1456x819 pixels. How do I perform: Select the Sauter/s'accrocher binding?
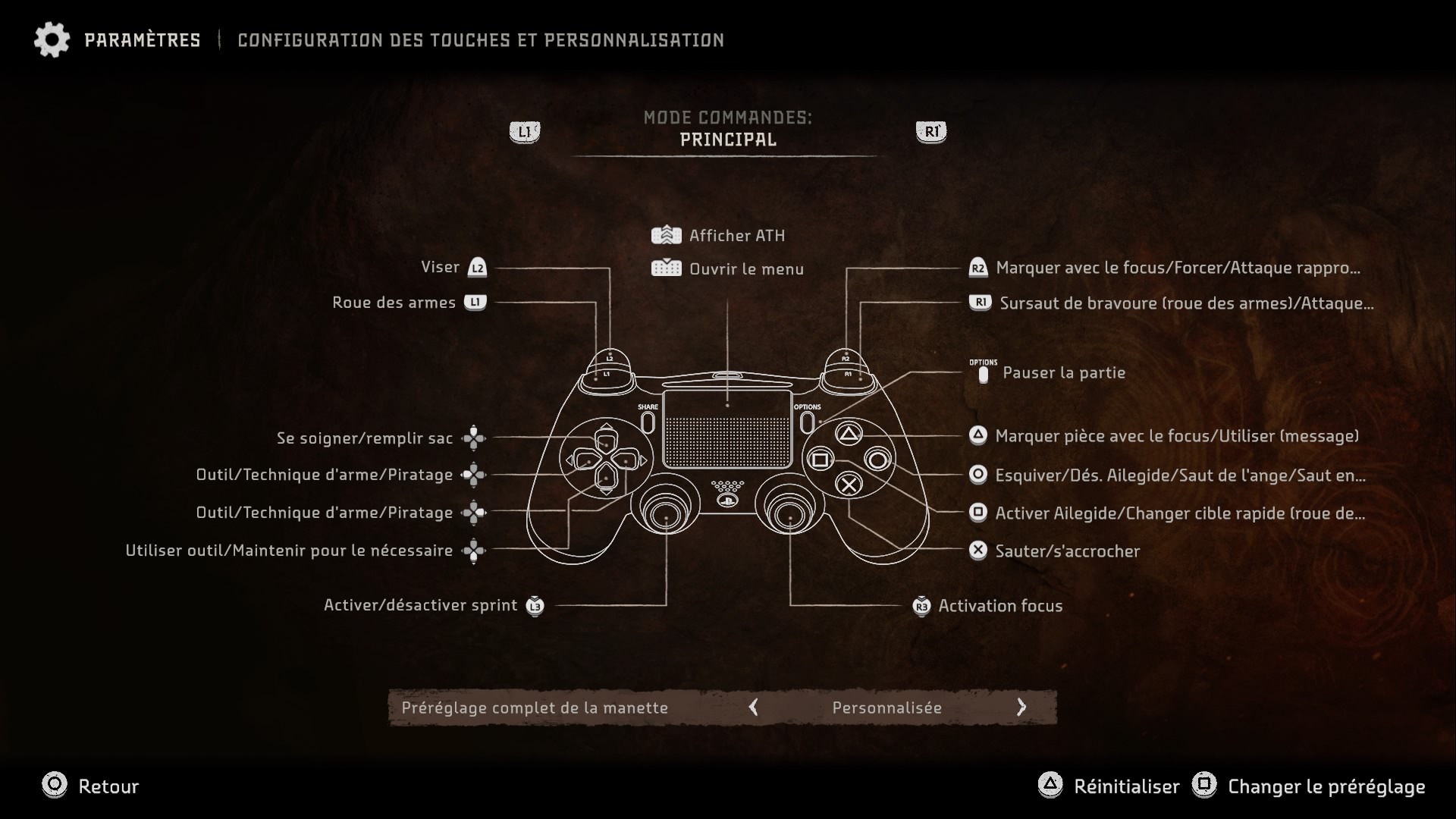click(1067, 551)
